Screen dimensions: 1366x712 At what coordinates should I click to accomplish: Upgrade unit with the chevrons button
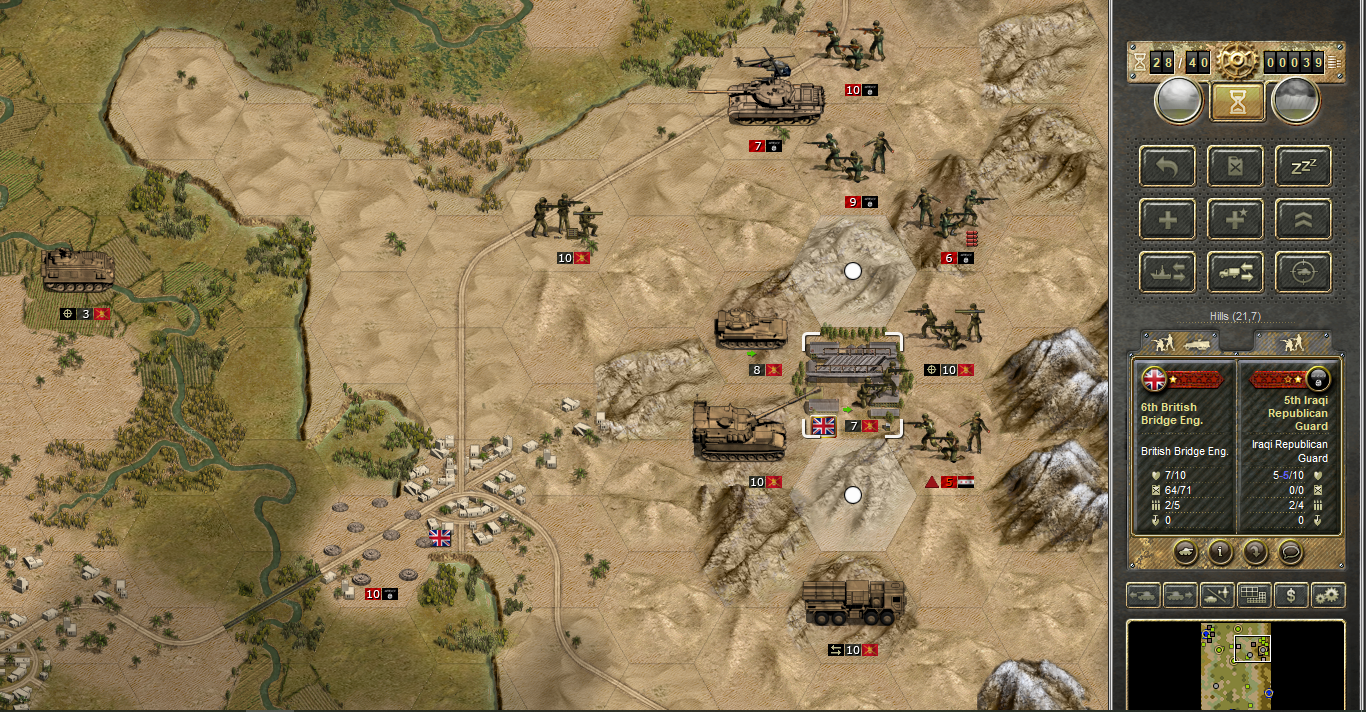click(x=1303, y=219)
